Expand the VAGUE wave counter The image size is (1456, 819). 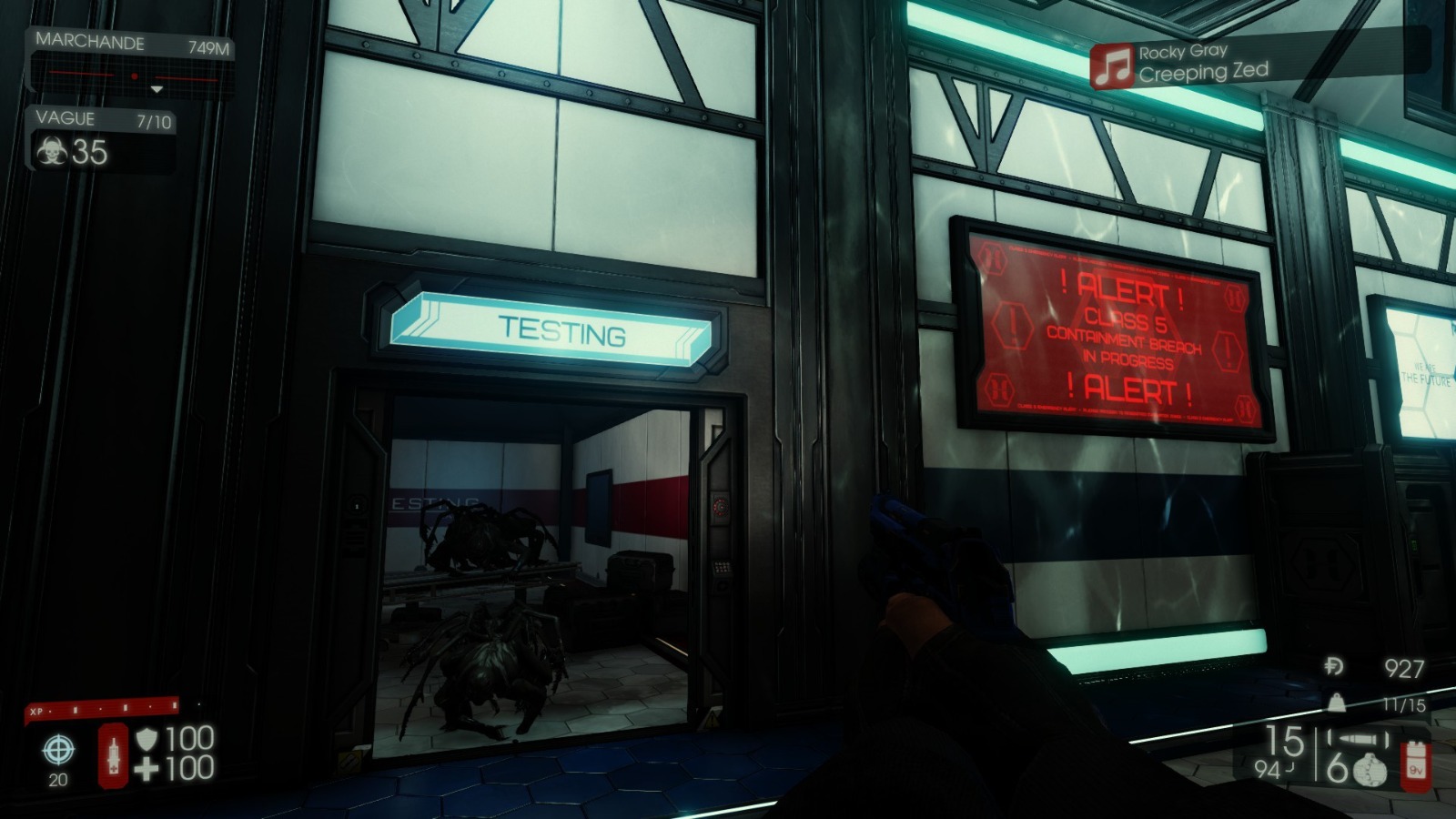click(92, 118)
